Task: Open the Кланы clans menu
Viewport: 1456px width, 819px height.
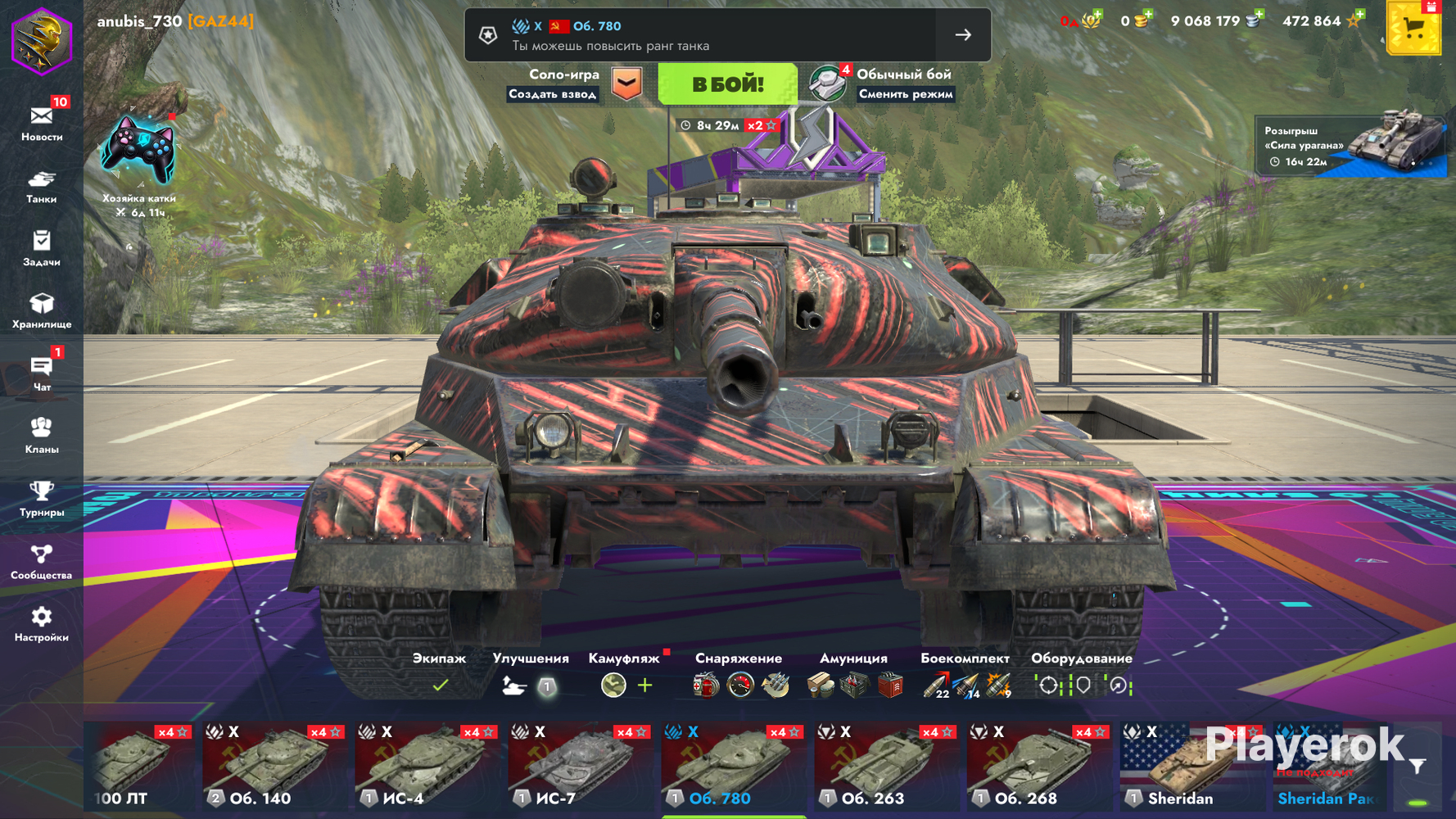Action: click(x=42, y=436)
